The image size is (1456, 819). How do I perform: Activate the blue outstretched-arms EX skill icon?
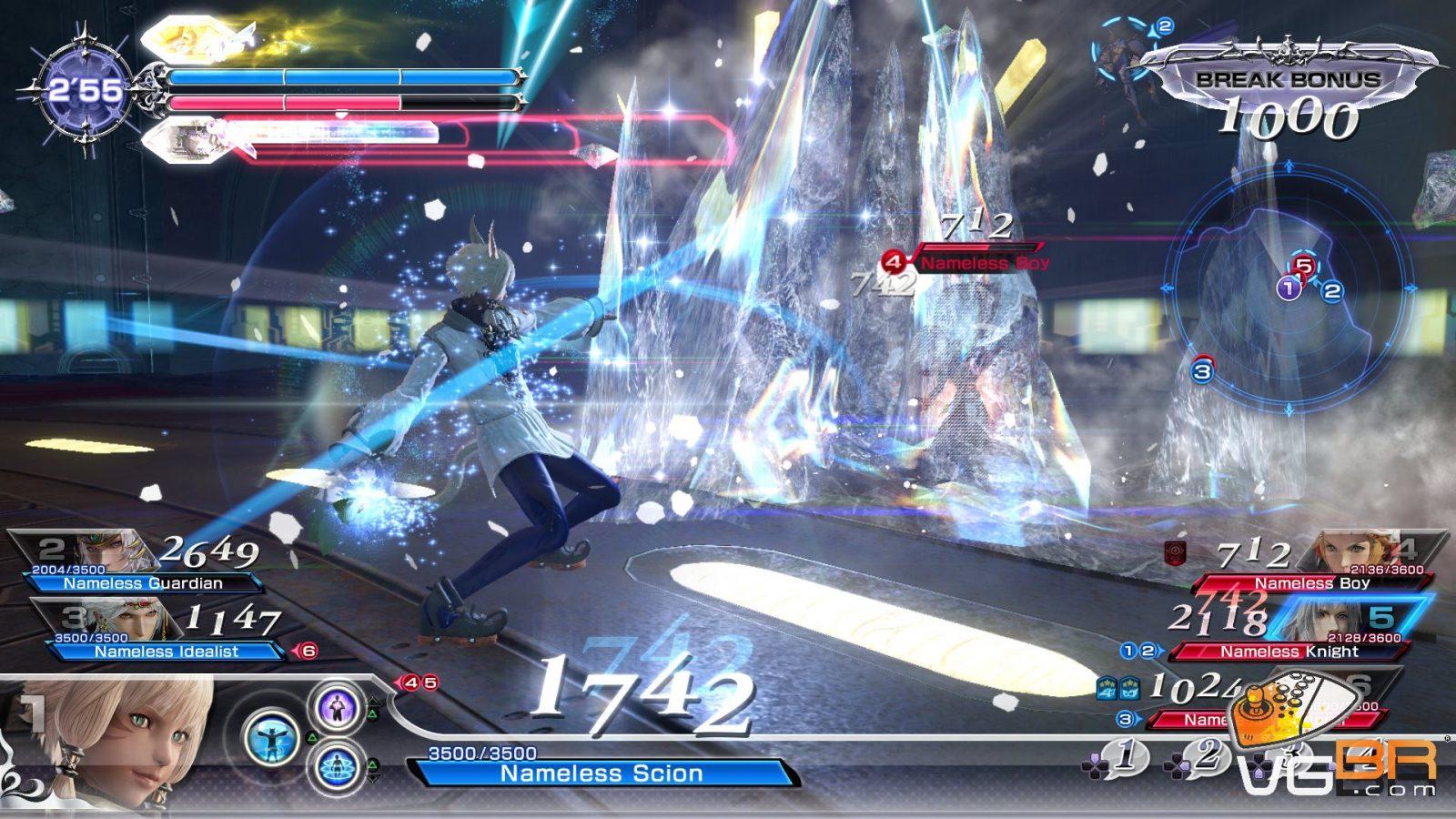(x=272, y=737)
